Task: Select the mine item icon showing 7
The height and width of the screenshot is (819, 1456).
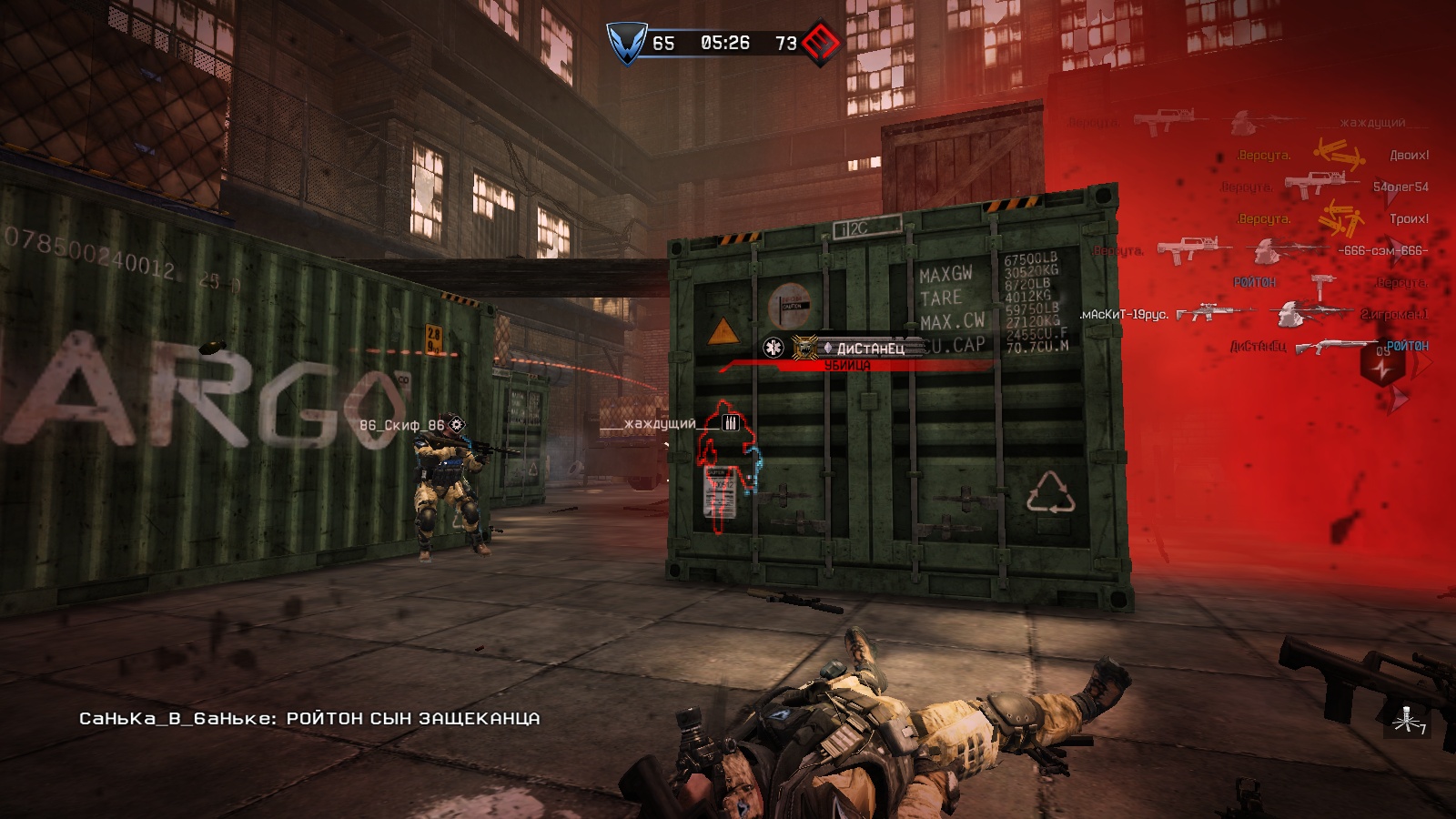Action: click(1407, 720)
